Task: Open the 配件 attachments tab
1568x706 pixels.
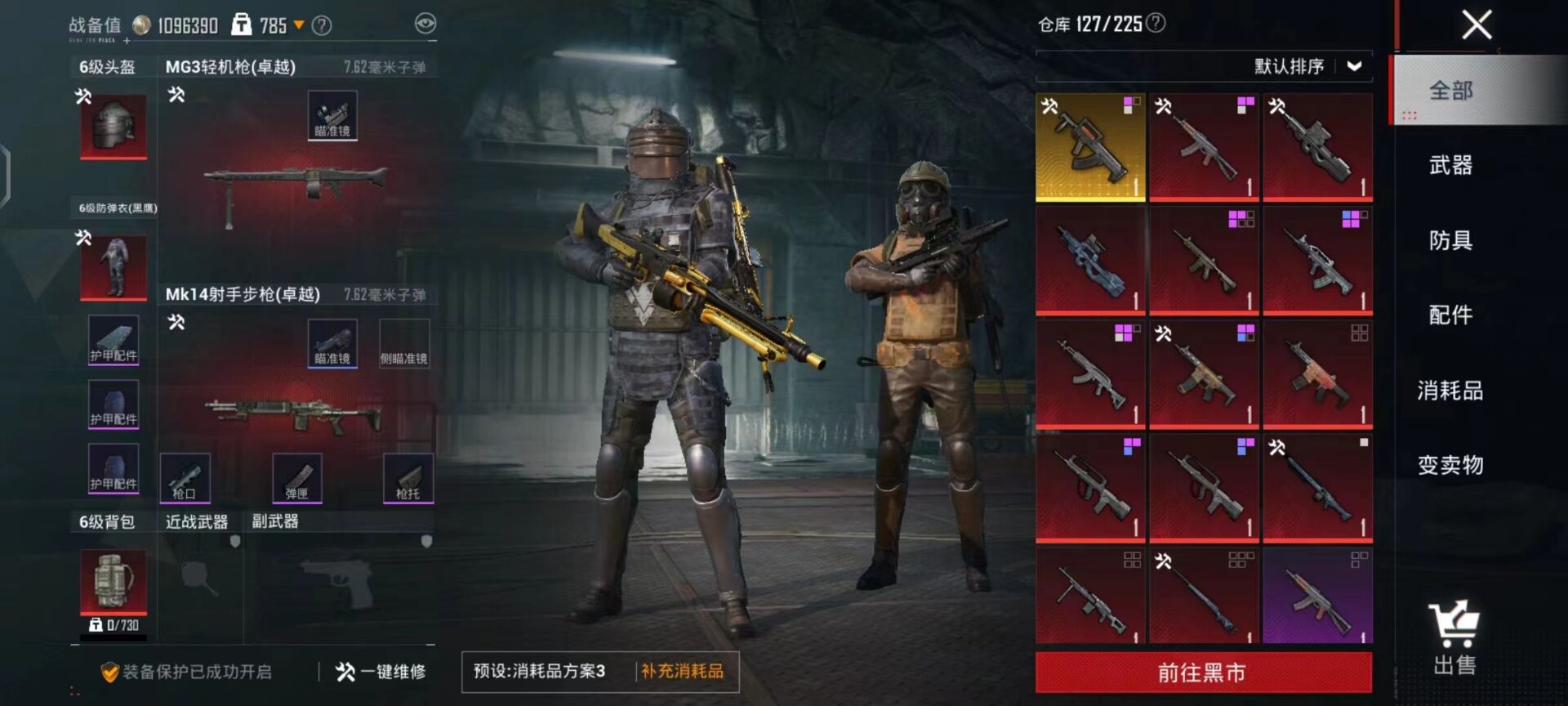Action: click(1450, 315)
